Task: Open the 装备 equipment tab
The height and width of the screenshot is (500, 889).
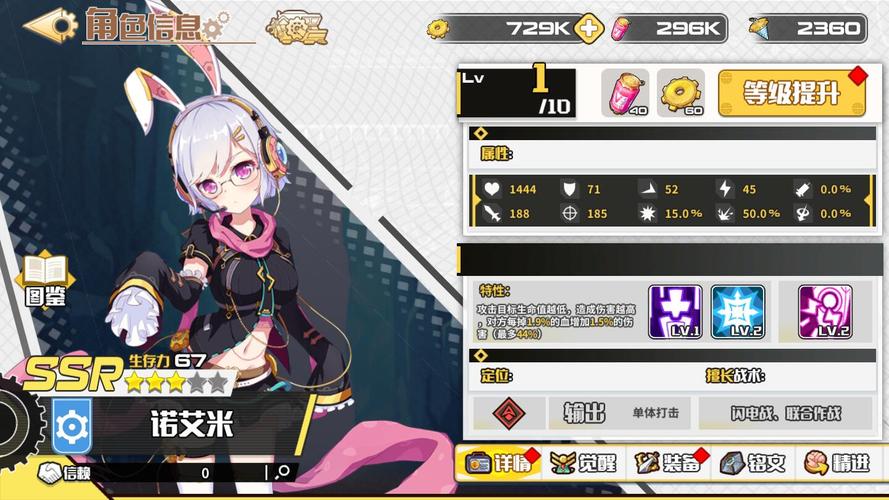Action: click(669, 463)
